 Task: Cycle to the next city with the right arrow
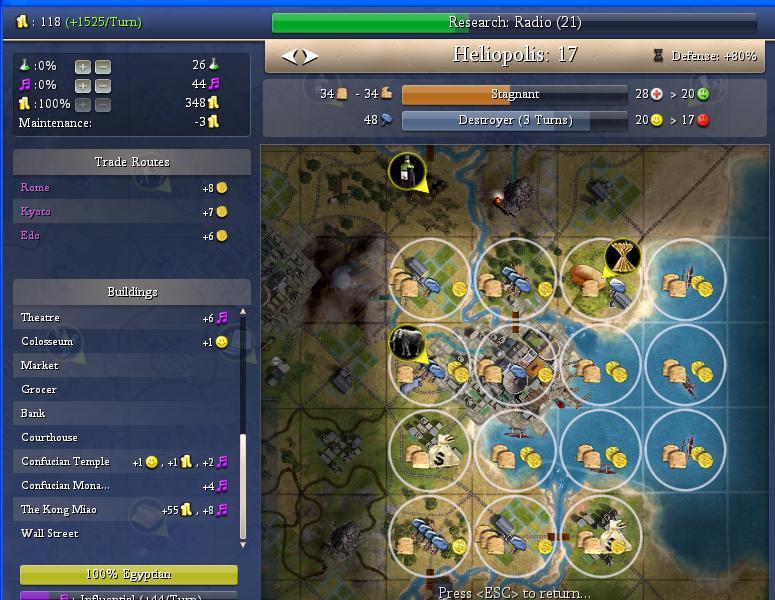tap(311, 57)
